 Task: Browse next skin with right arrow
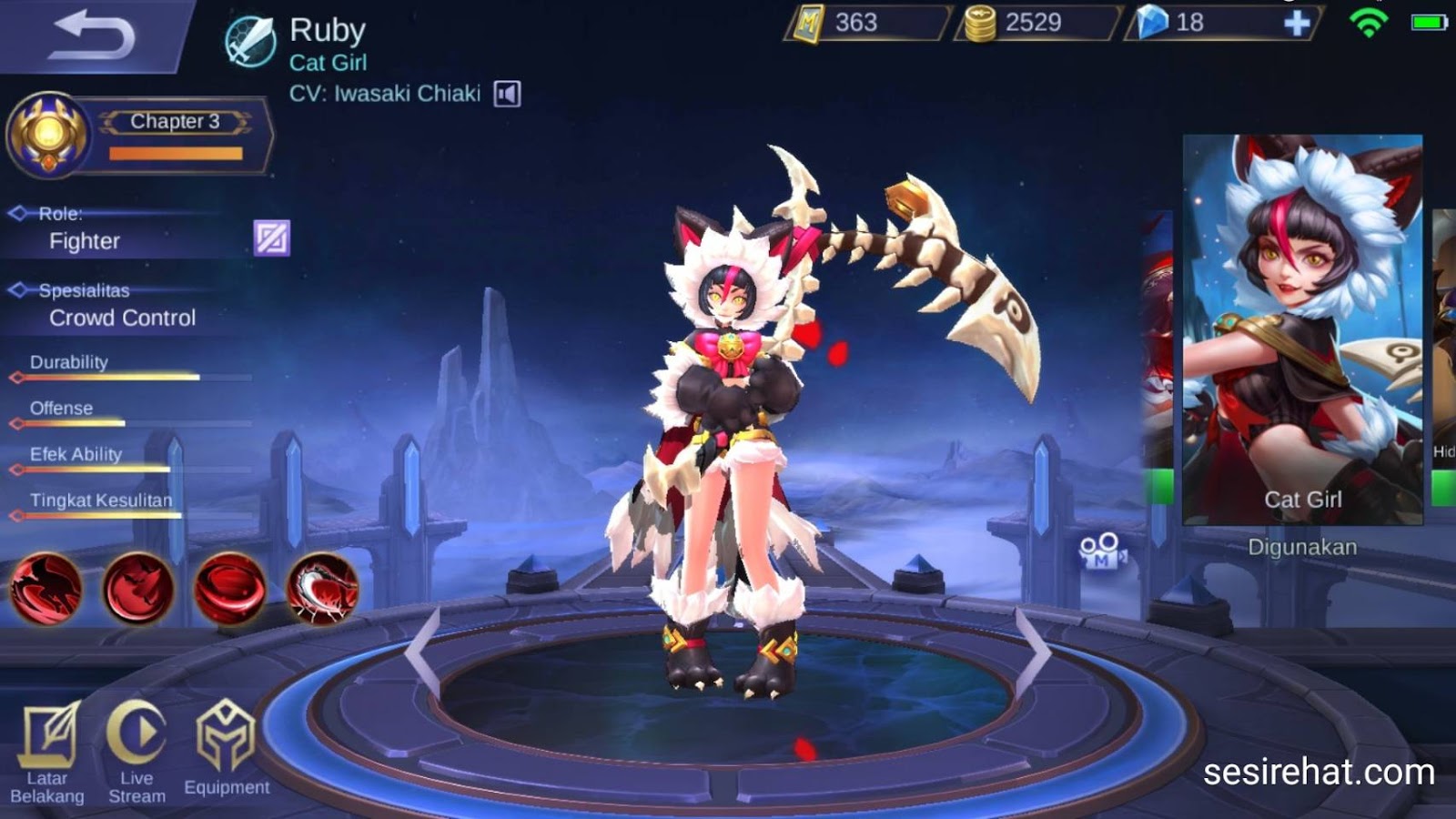[1035, 648]
